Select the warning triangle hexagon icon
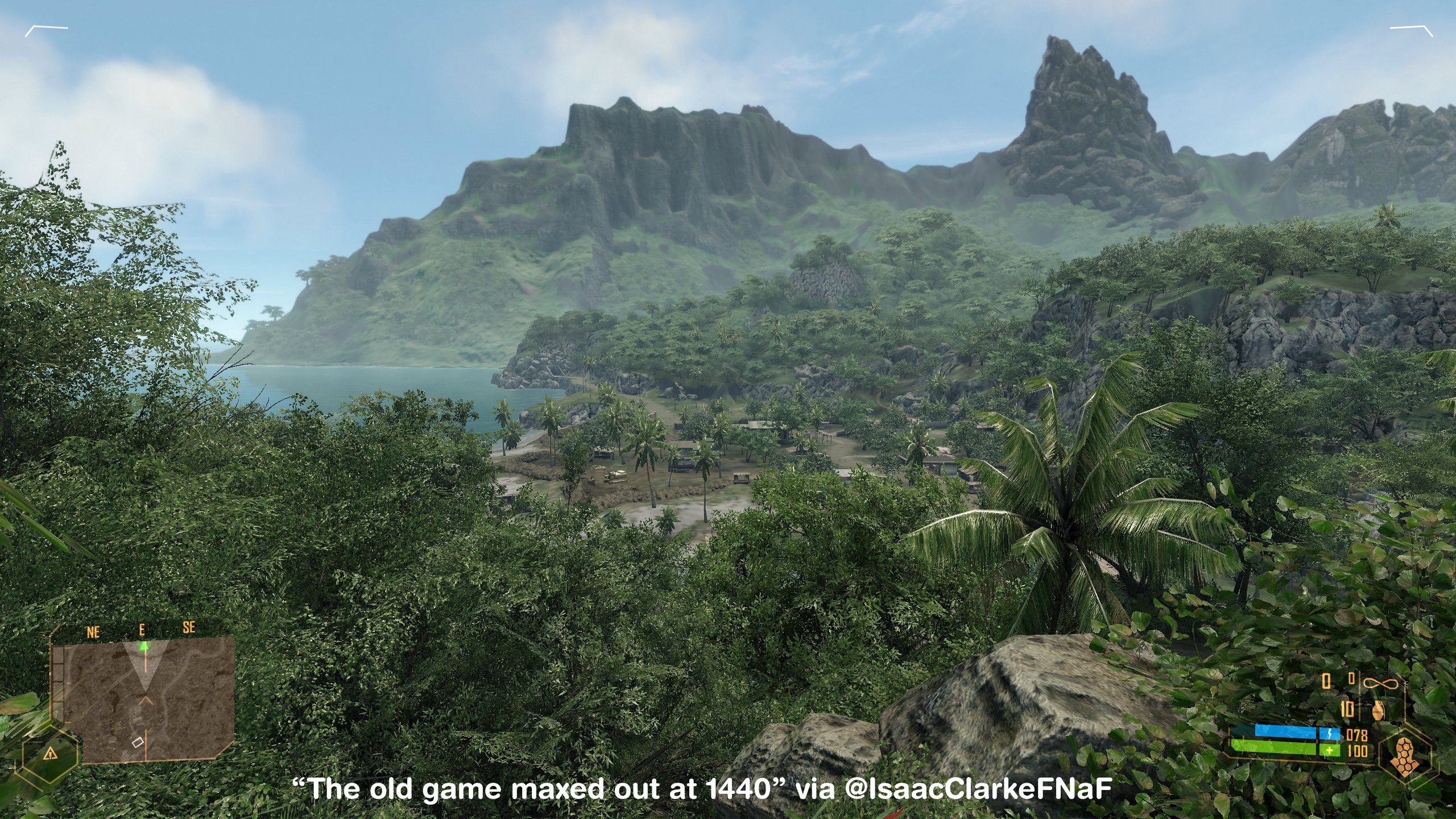The image size is (1456, 819). tap(51, 754)
